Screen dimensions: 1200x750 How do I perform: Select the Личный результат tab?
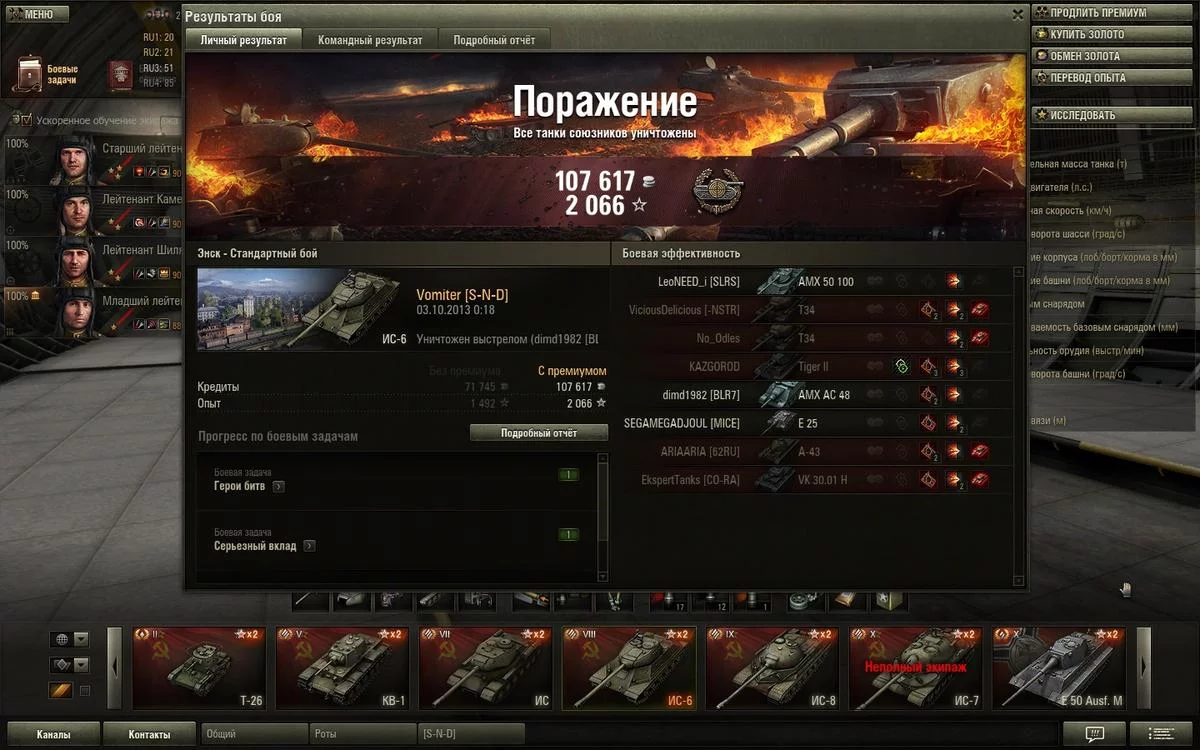point(243,40)
